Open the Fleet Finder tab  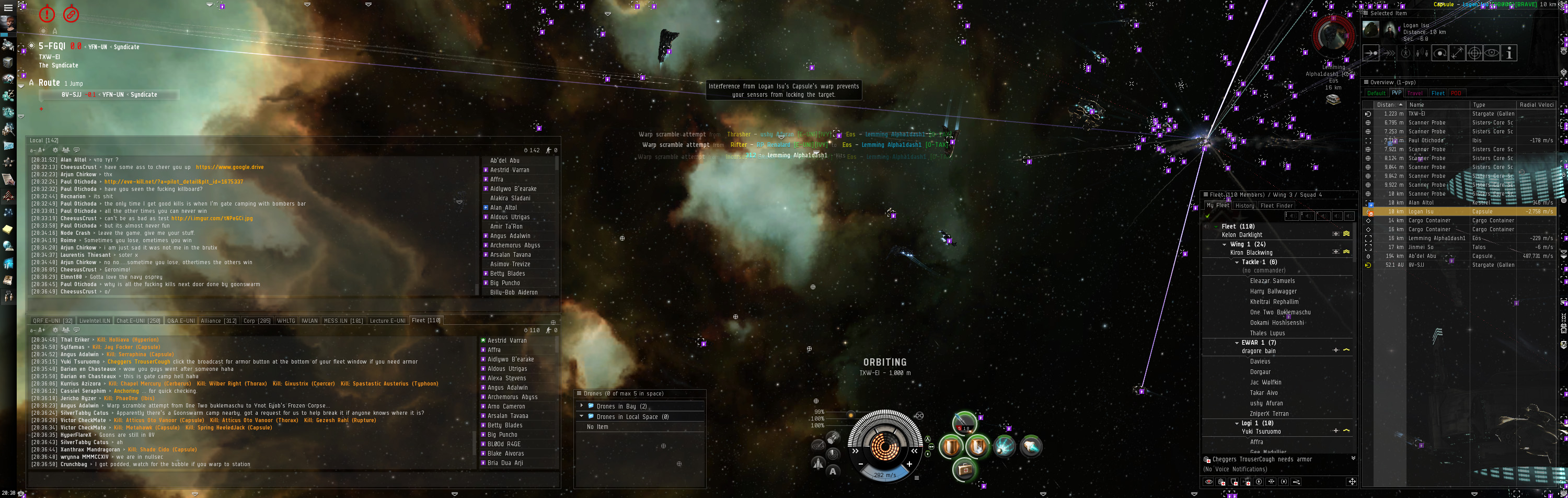coord(1276,206)
